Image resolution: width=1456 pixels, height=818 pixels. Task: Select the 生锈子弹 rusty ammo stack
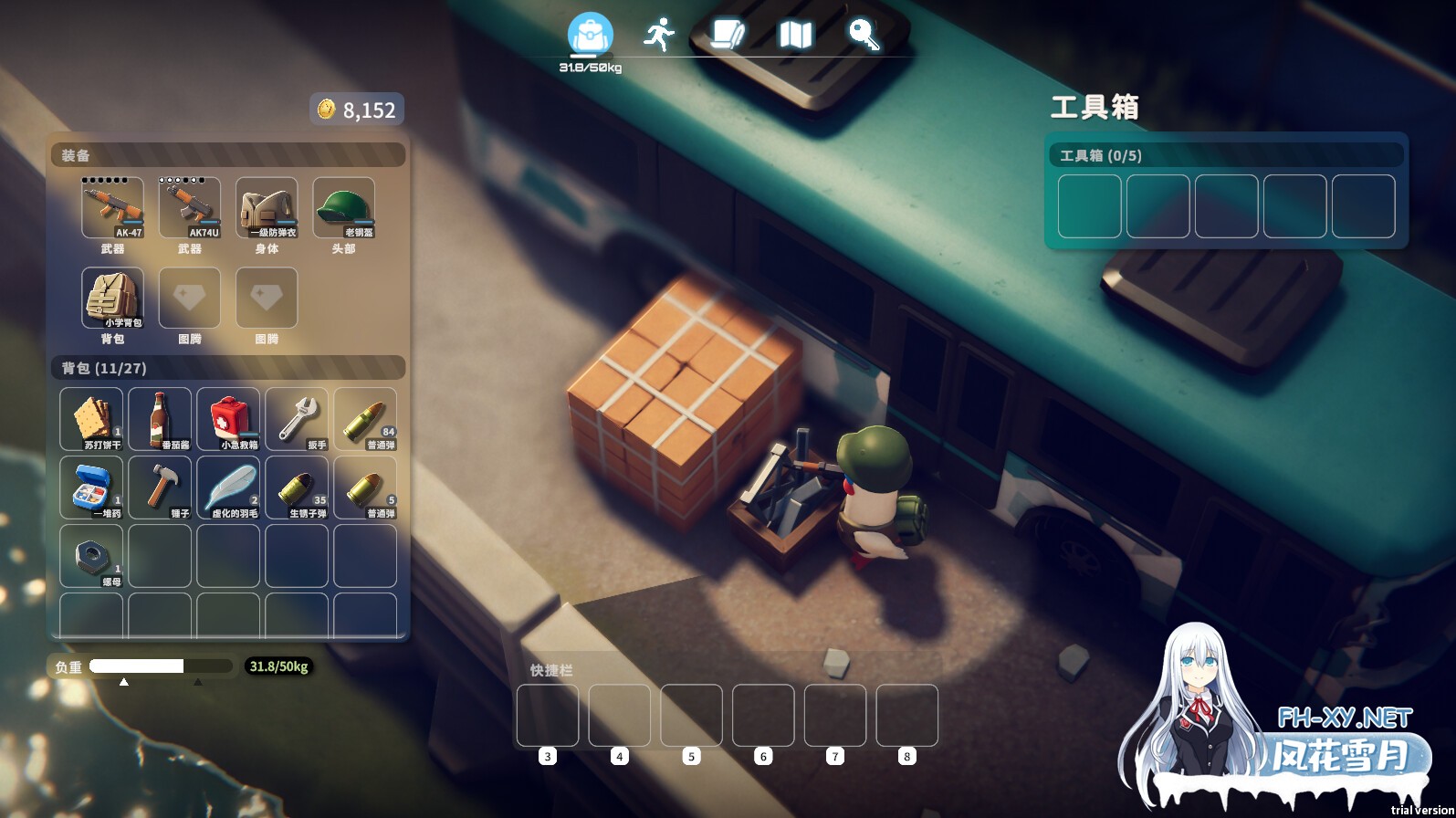click(297, 484)
